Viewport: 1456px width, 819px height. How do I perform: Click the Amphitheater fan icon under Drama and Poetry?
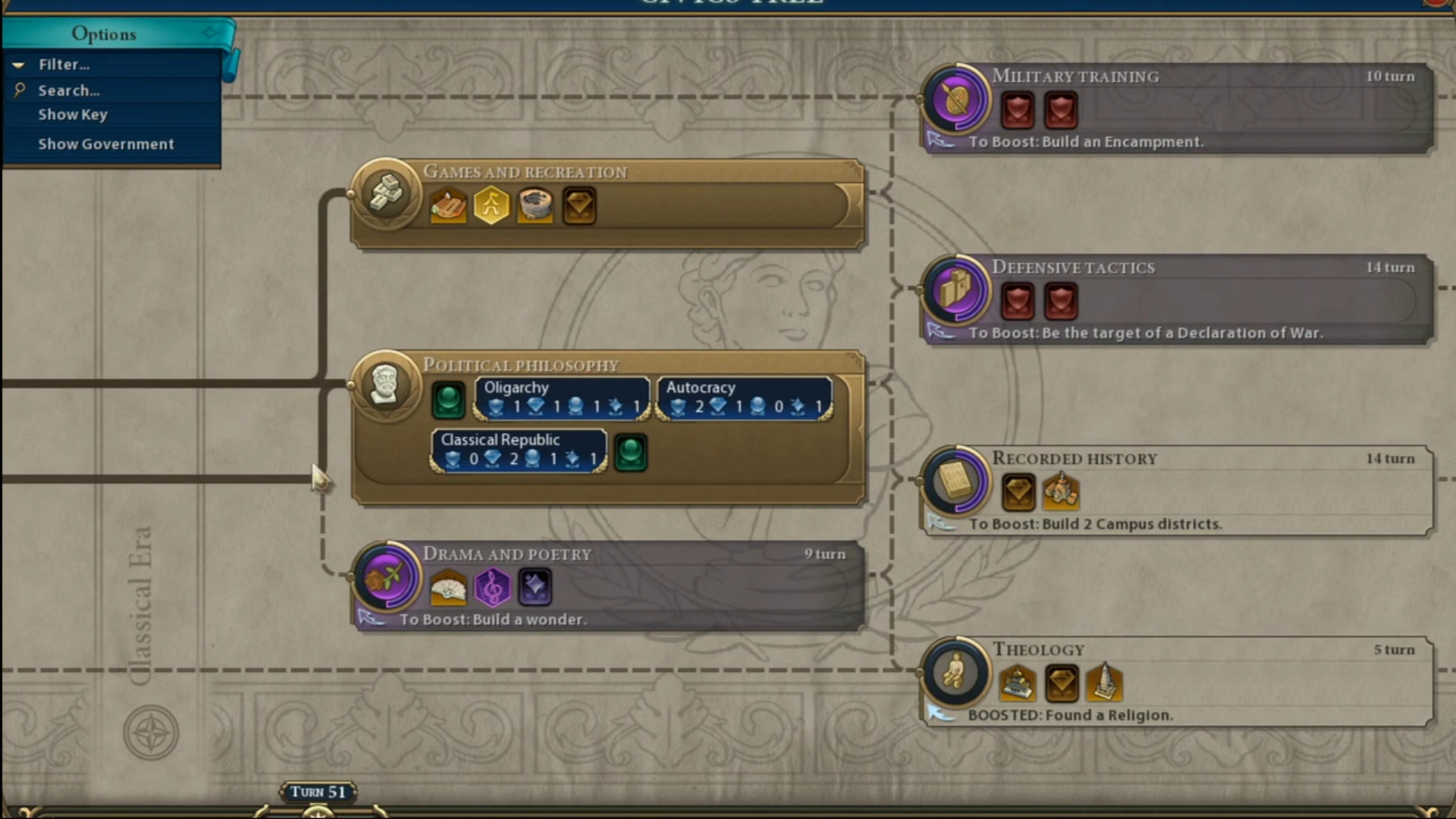[448, 586]
